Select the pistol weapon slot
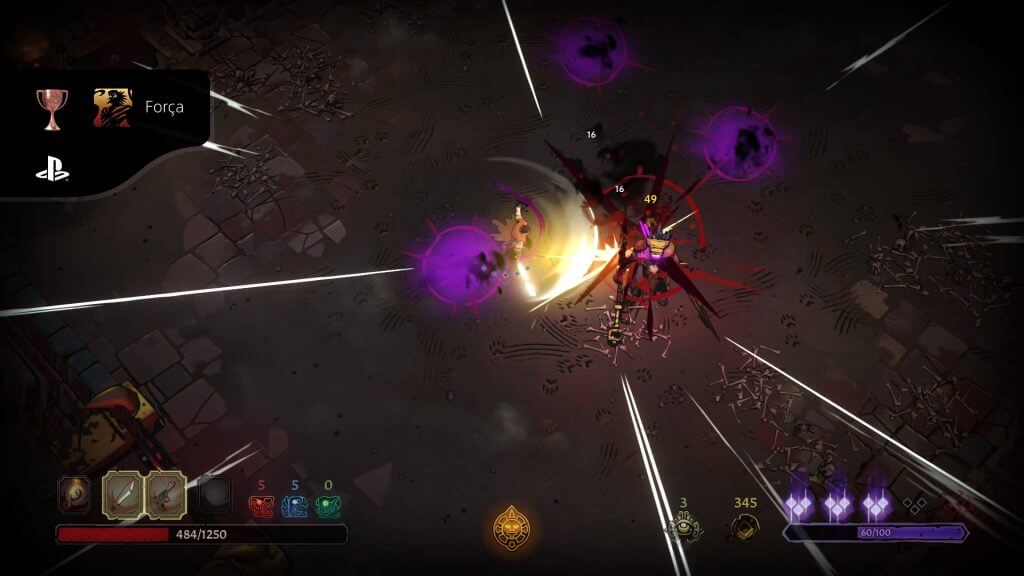1024x576 pixels. (x=165, y=492)
